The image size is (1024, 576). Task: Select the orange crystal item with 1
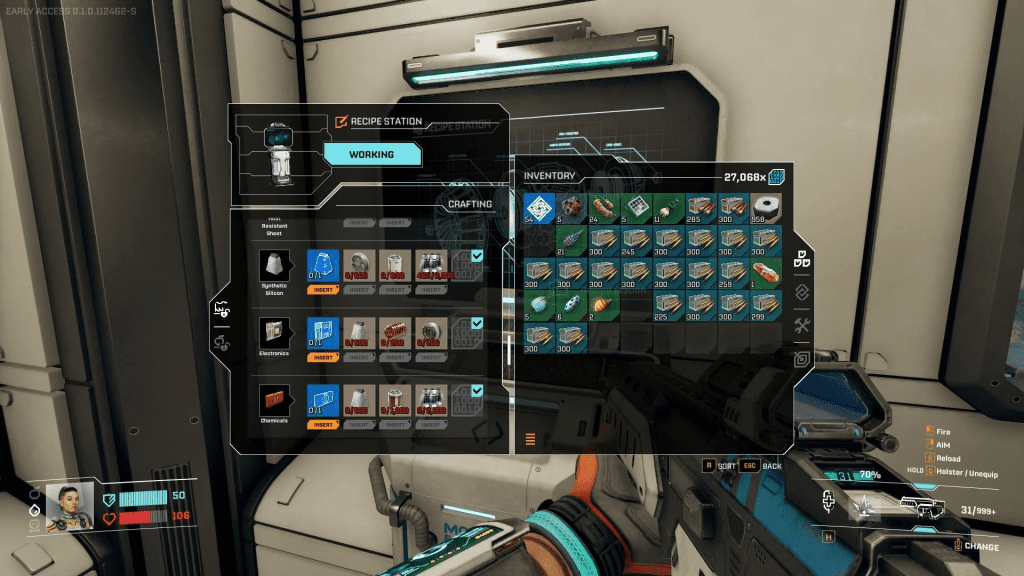tap(766, 274)
